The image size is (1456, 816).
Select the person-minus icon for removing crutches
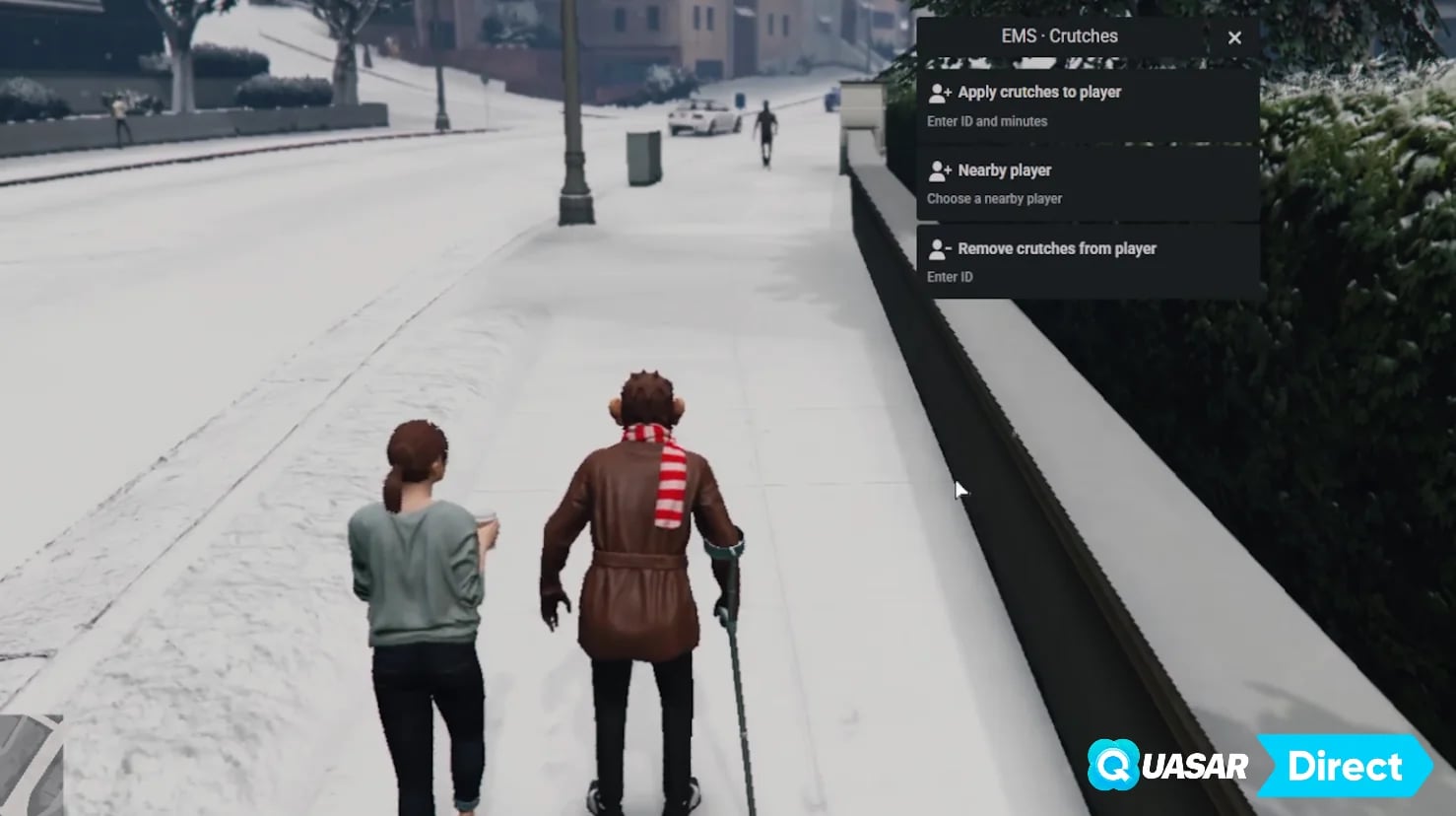(940, 247)
